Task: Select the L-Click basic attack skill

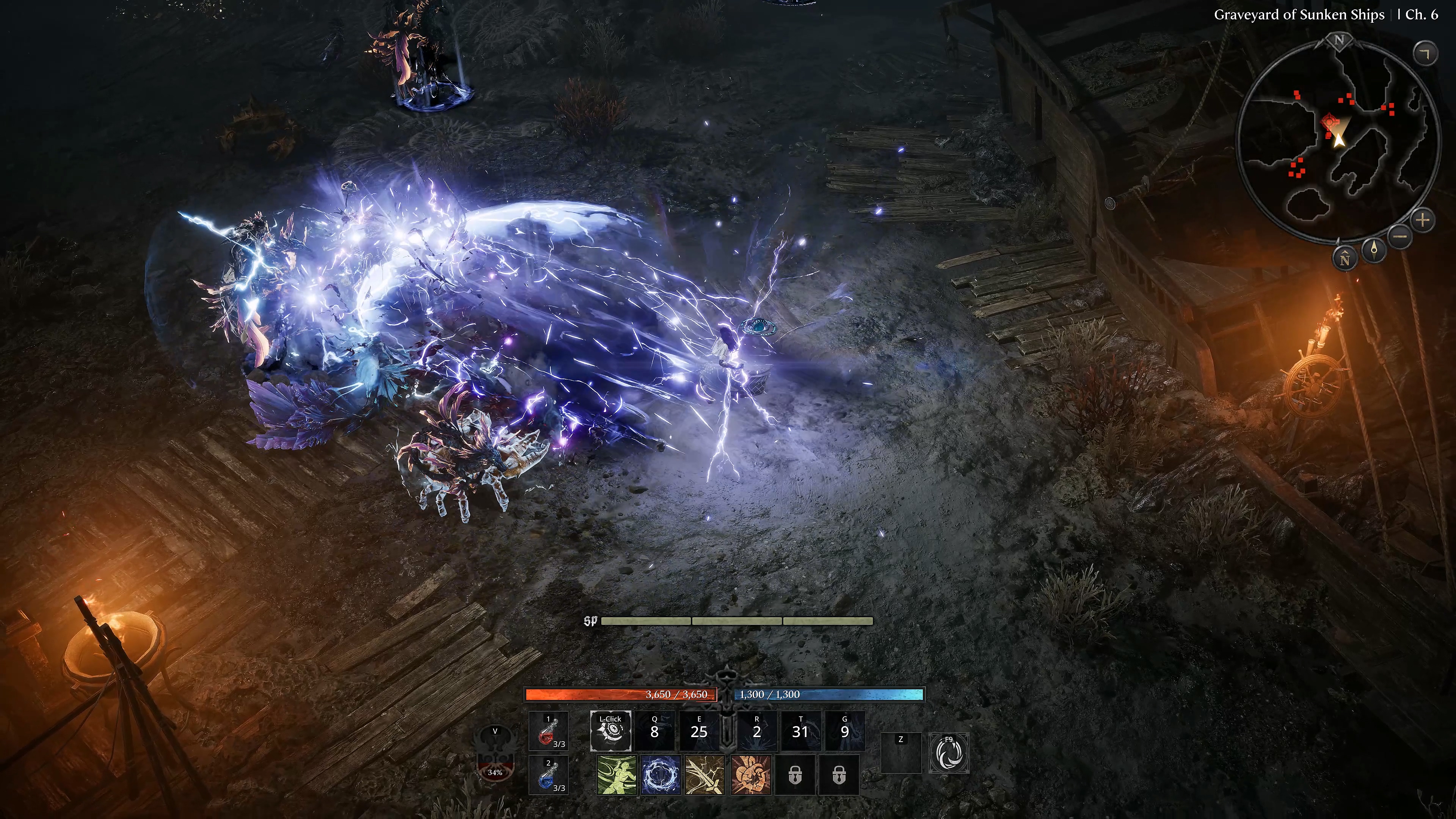Action: [610, 731]
